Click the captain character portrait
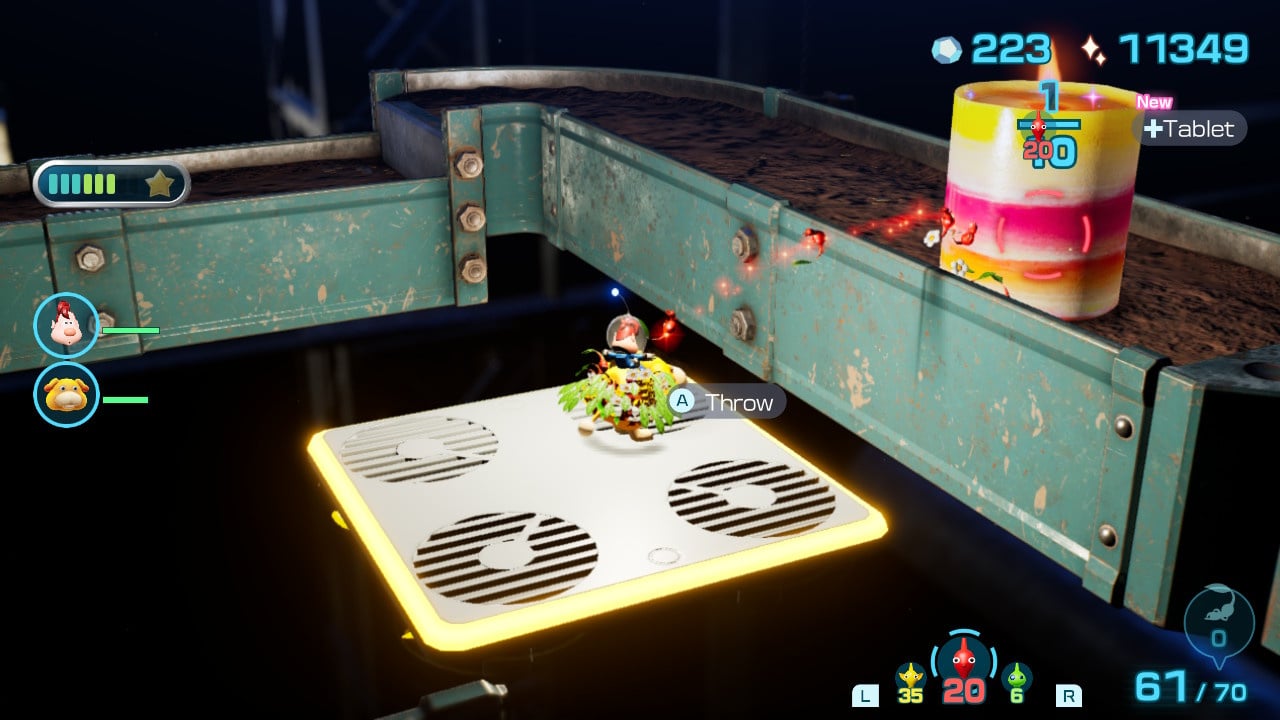 coord(66,326)
